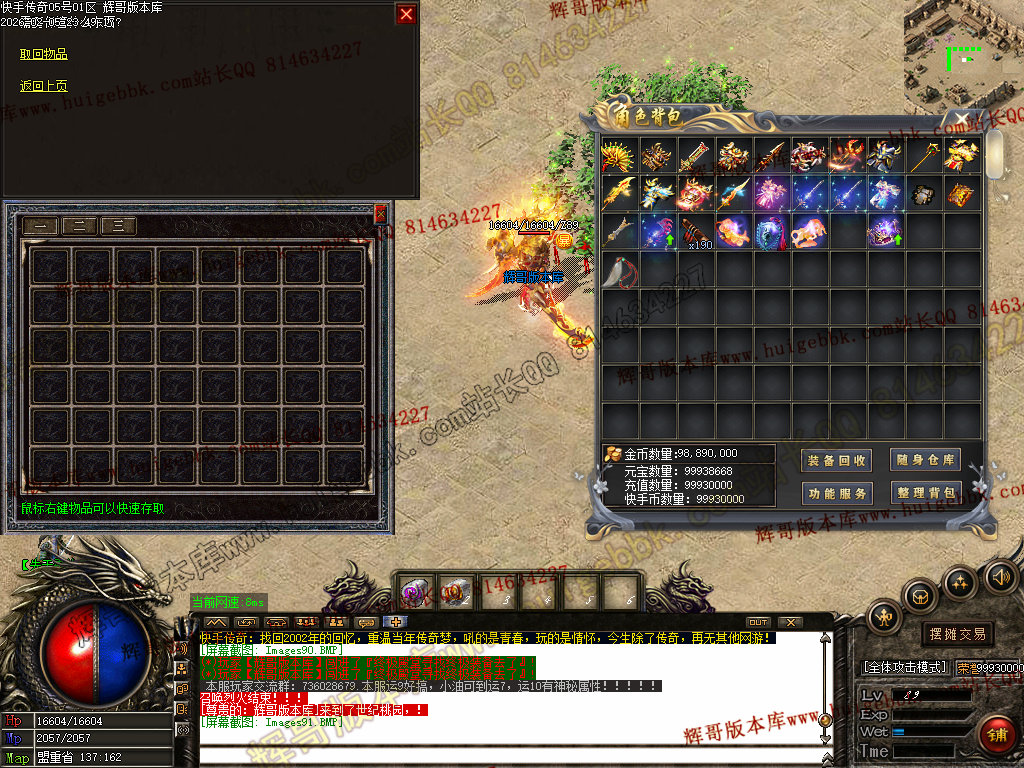The height and width of the screenshot is (768, 1024).
Task: Click the round red 铺 shop button
Action: click(996, 735)
